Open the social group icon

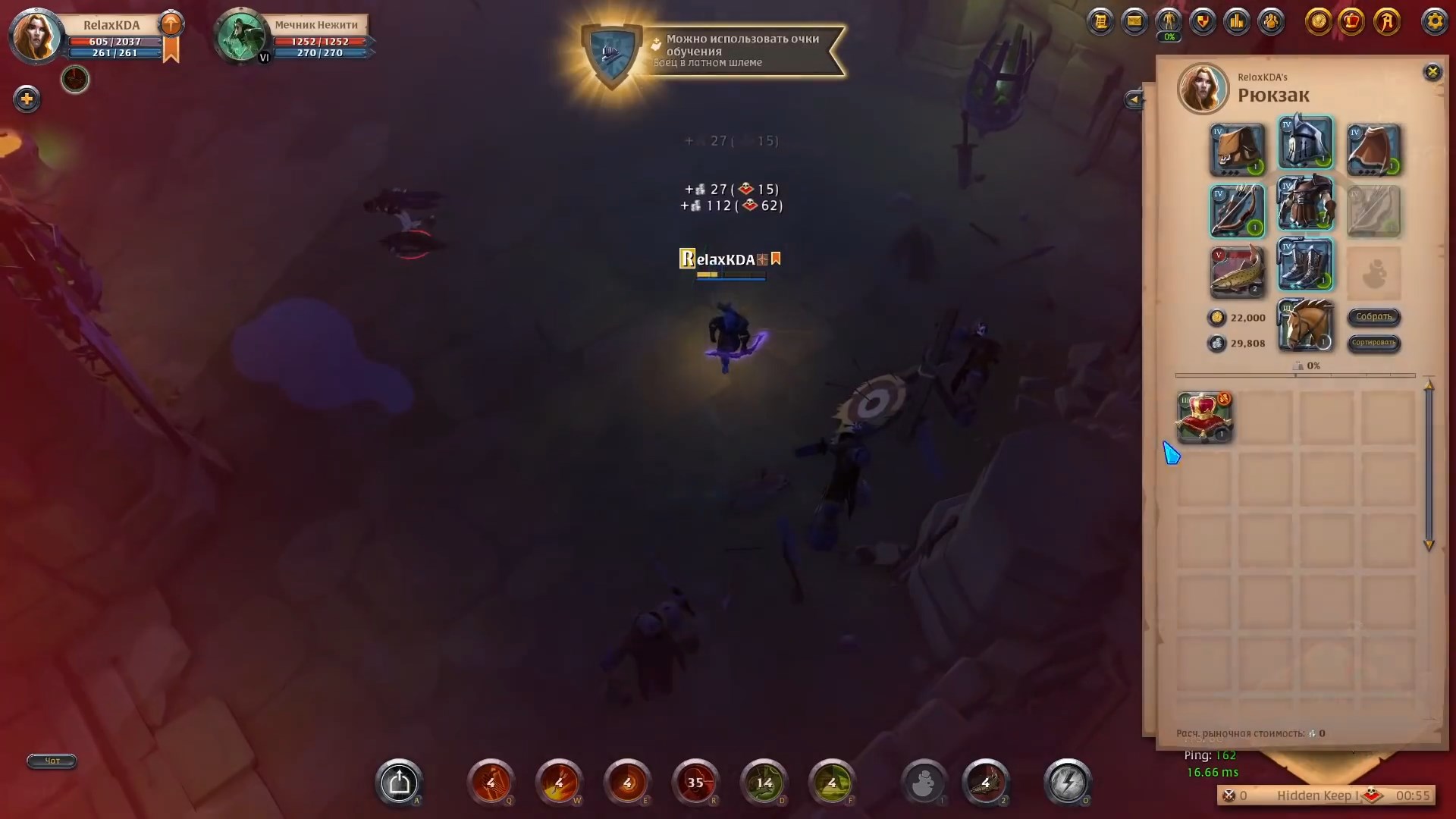click(1271, 21)
